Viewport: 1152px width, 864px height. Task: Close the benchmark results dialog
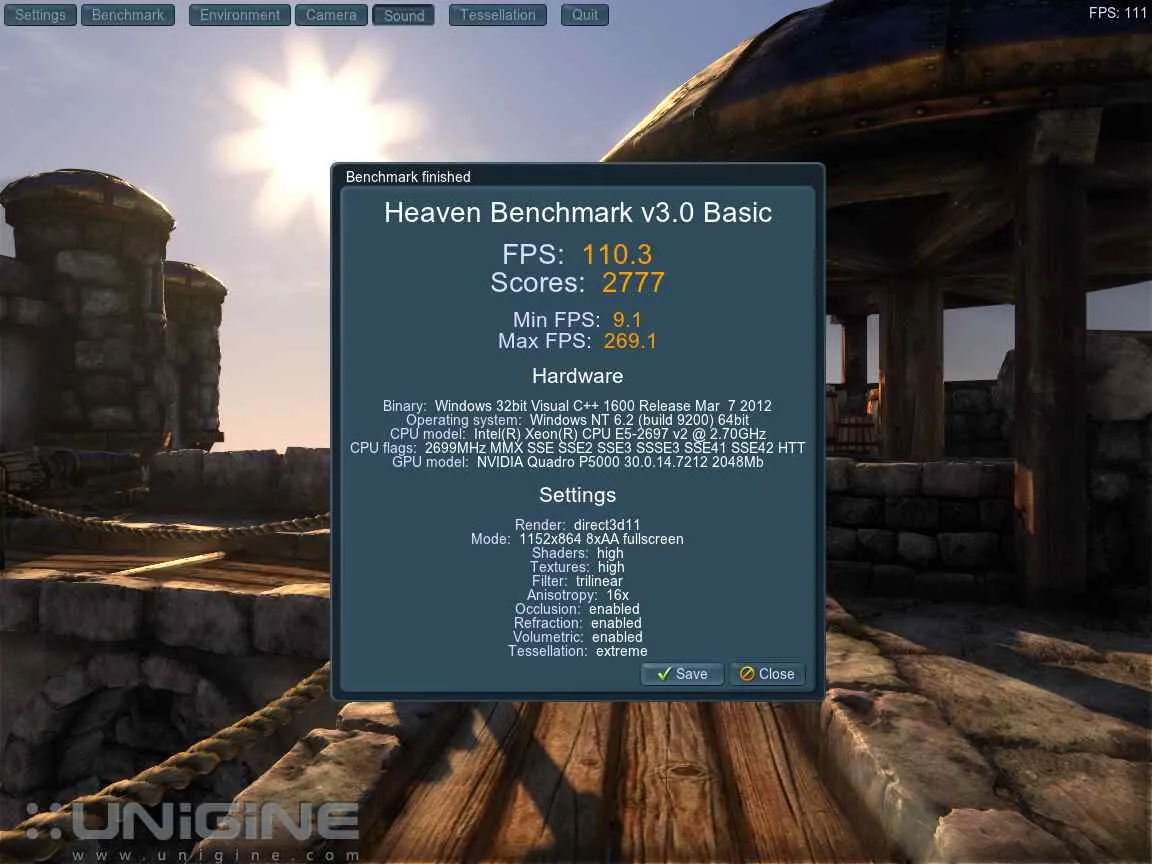click(767, 674)
